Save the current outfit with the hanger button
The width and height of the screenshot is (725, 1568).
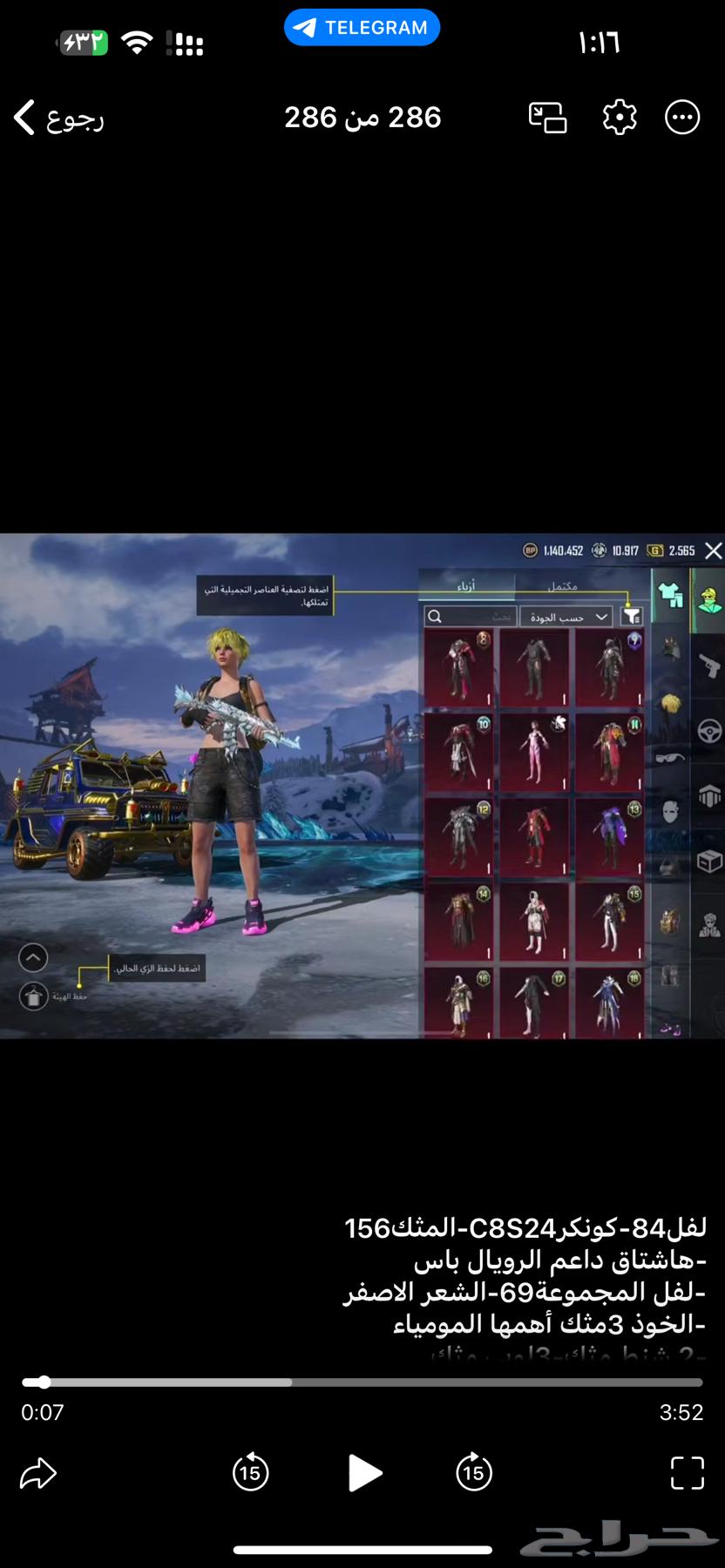point(34,996)
